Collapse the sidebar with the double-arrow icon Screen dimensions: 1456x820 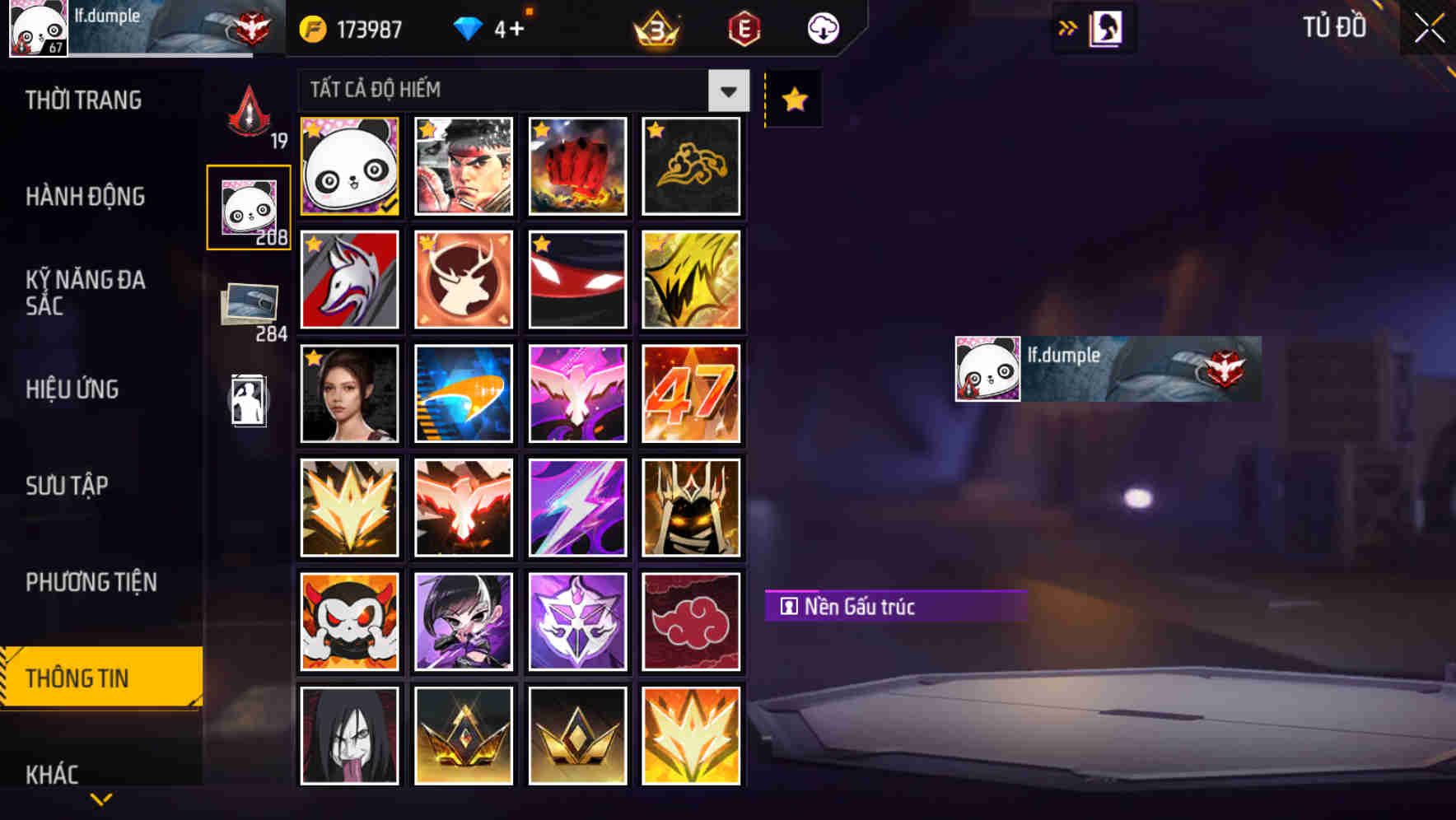point(1067,27)
